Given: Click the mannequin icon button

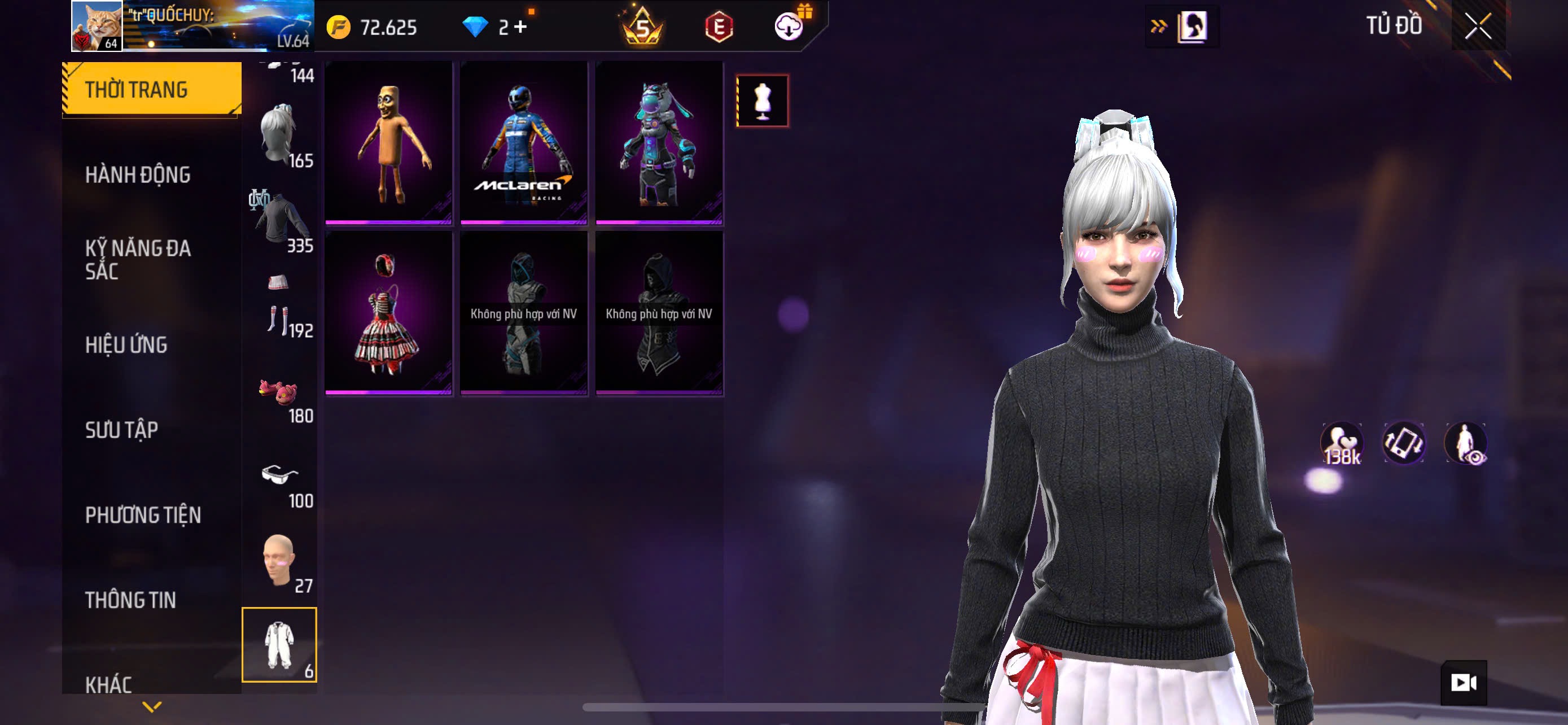Looking at the screenshot, I should (762, 101).
